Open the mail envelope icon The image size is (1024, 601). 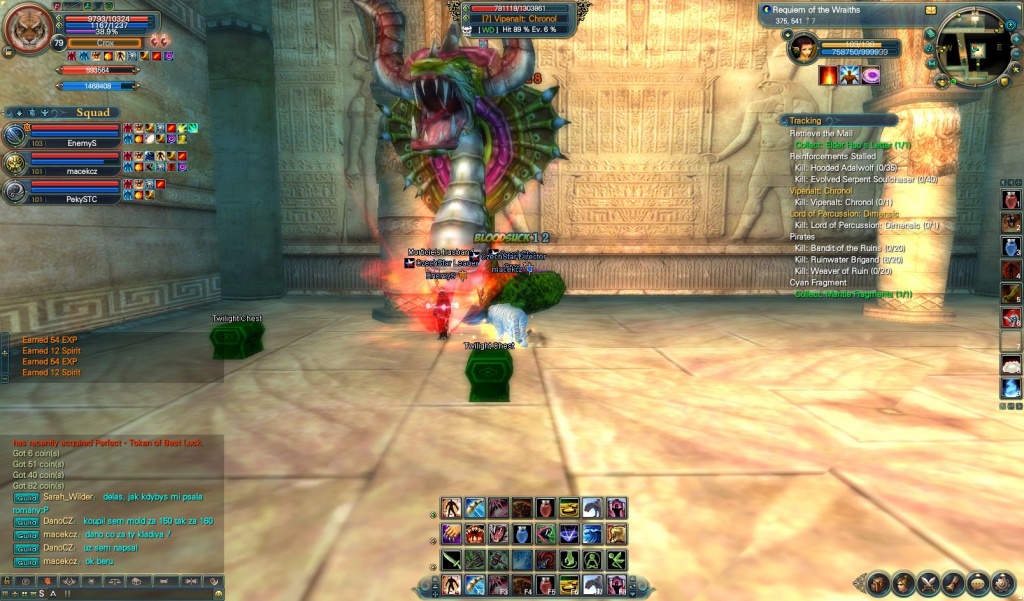pyautogui.click(x=931, y=10)
